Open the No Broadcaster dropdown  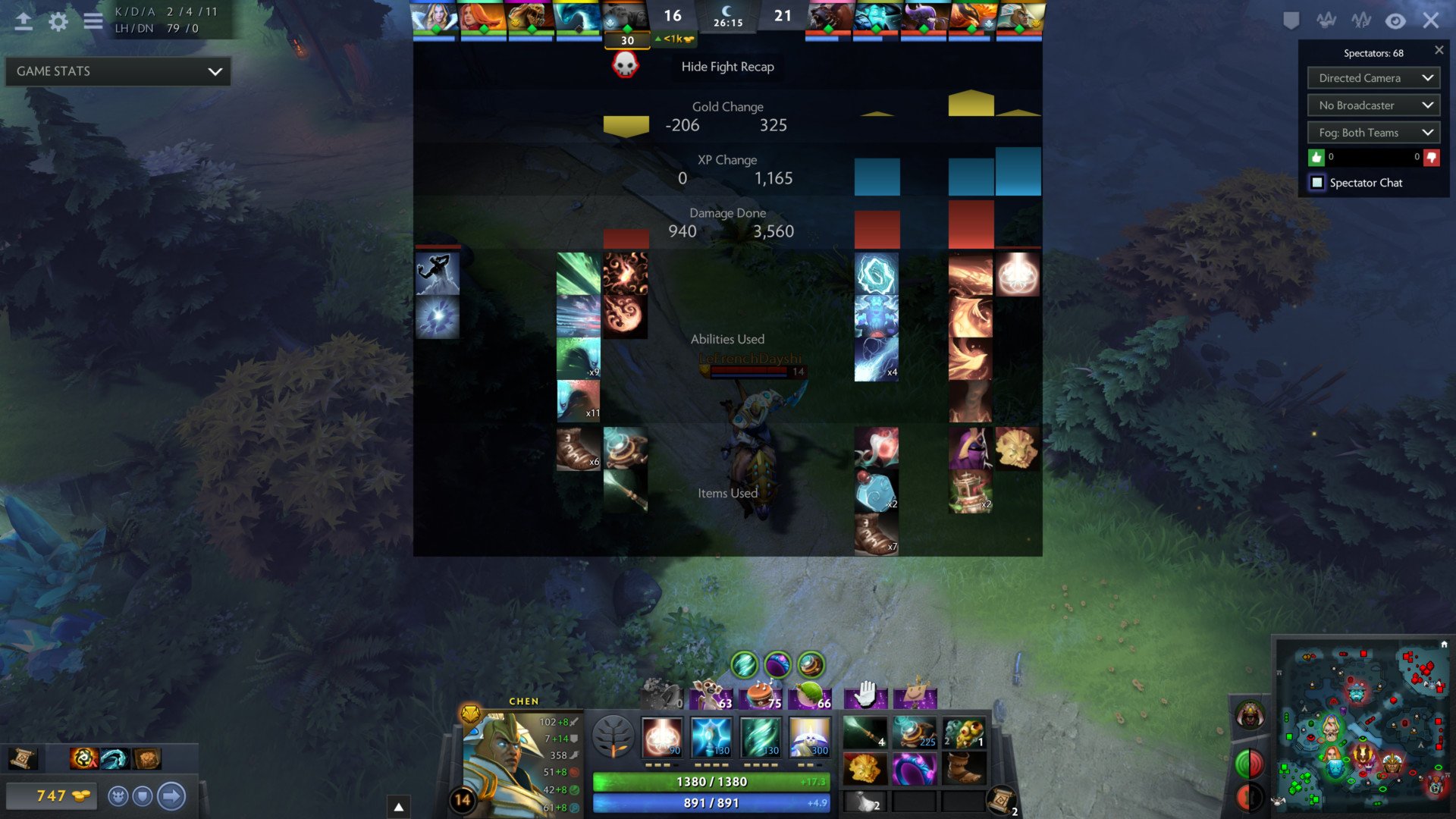pos(1373,105)
